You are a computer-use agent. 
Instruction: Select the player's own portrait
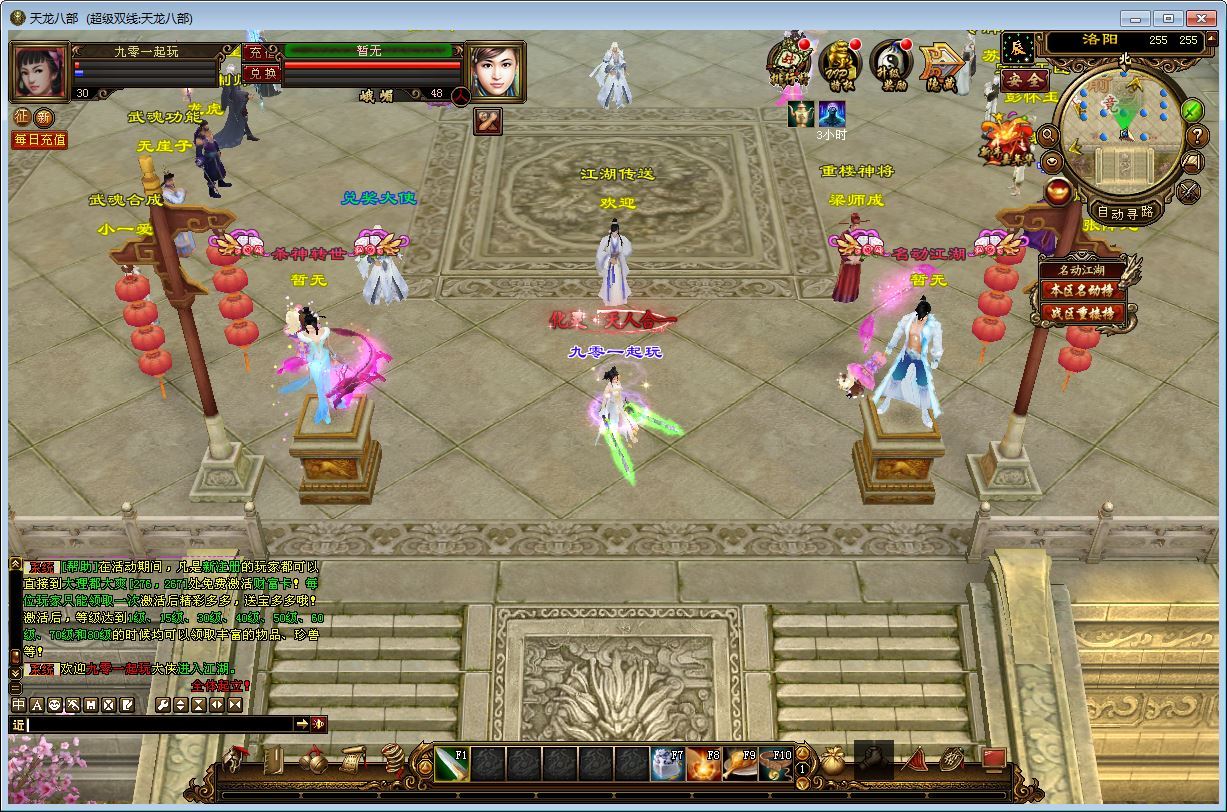39,71
